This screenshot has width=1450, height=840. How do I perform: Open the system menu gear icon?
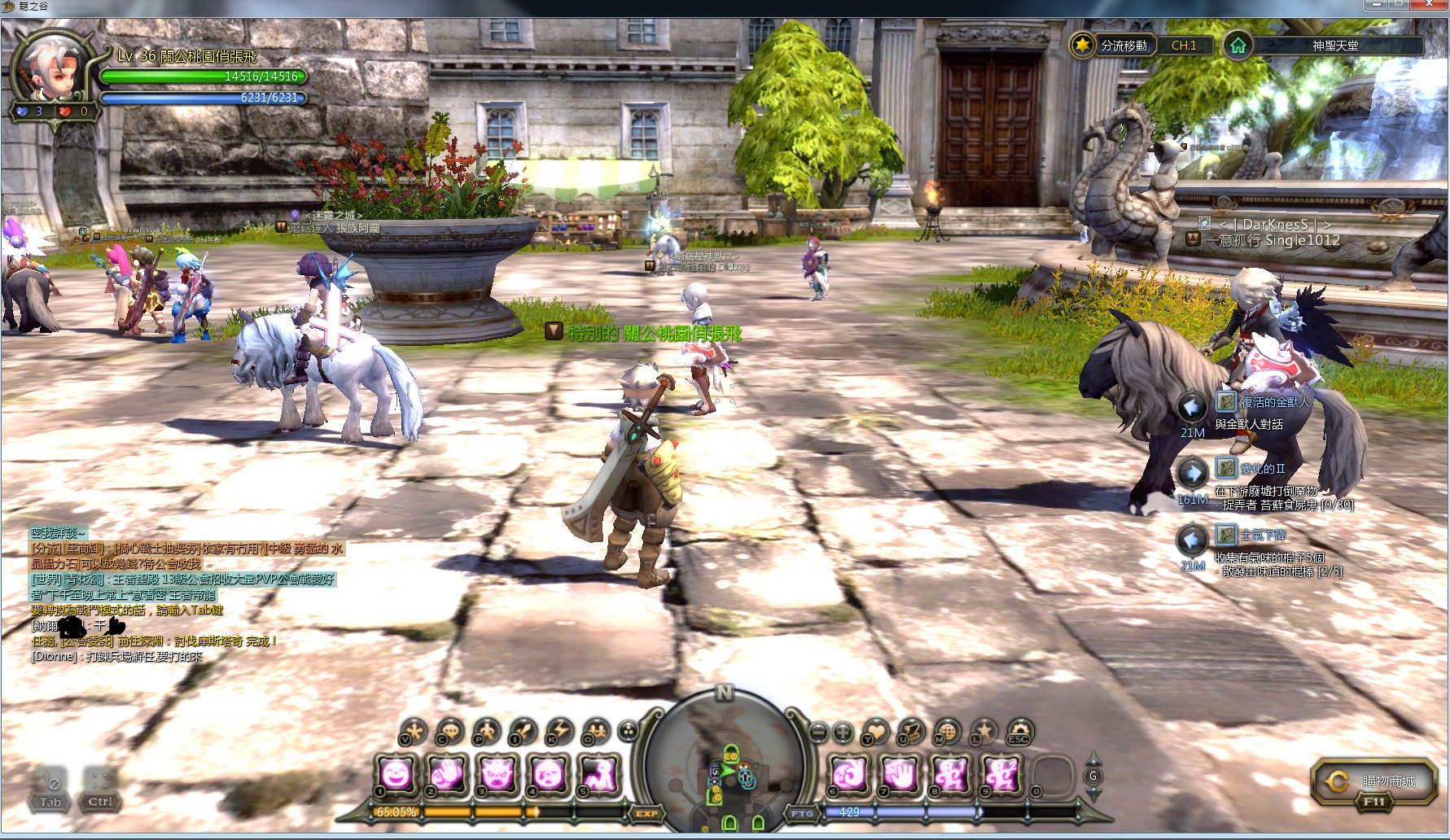tap(1019, 732)
